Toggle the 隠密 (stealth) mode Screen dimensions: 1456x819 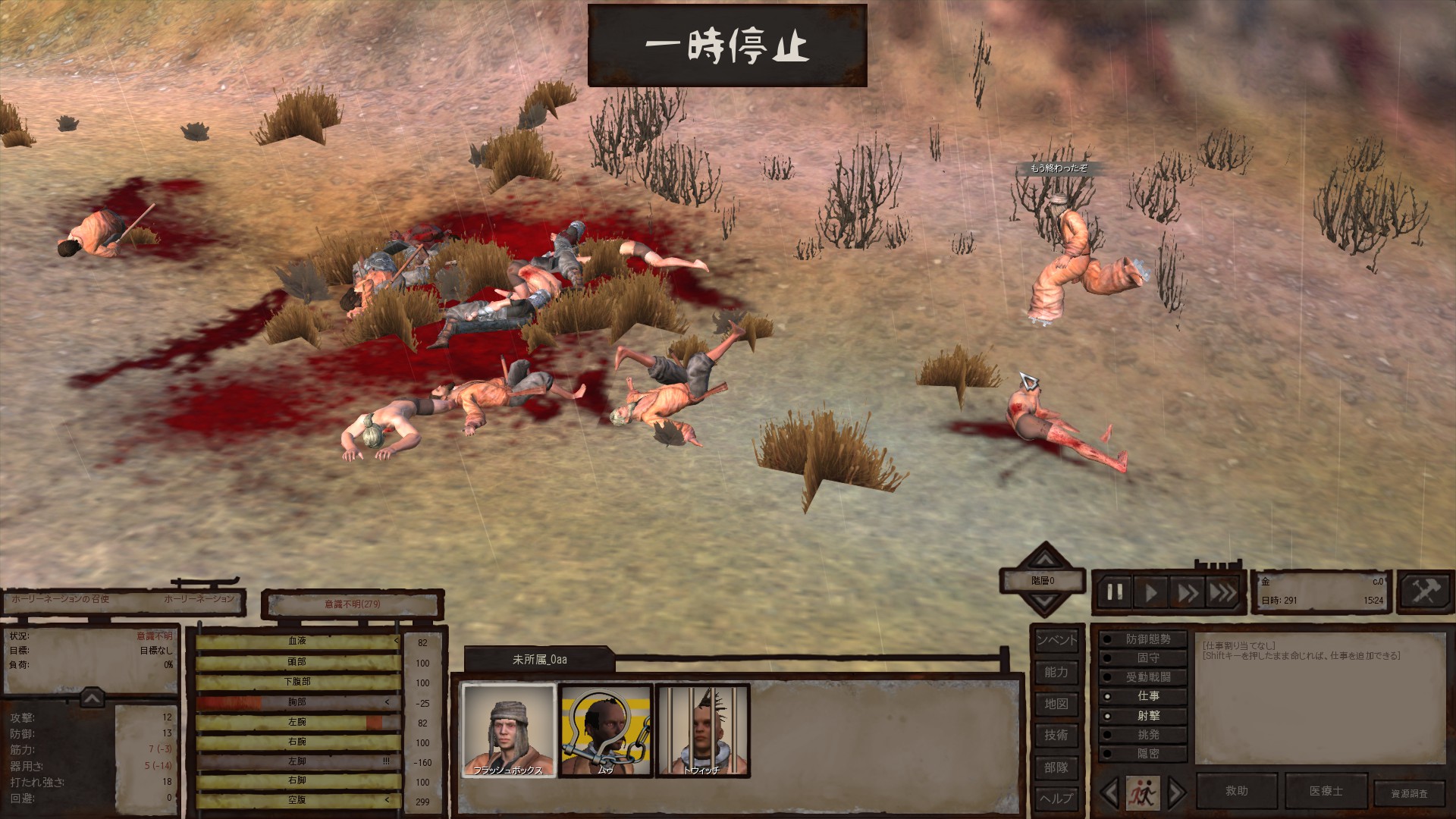pyautogui.click(x=1144, y=754)
